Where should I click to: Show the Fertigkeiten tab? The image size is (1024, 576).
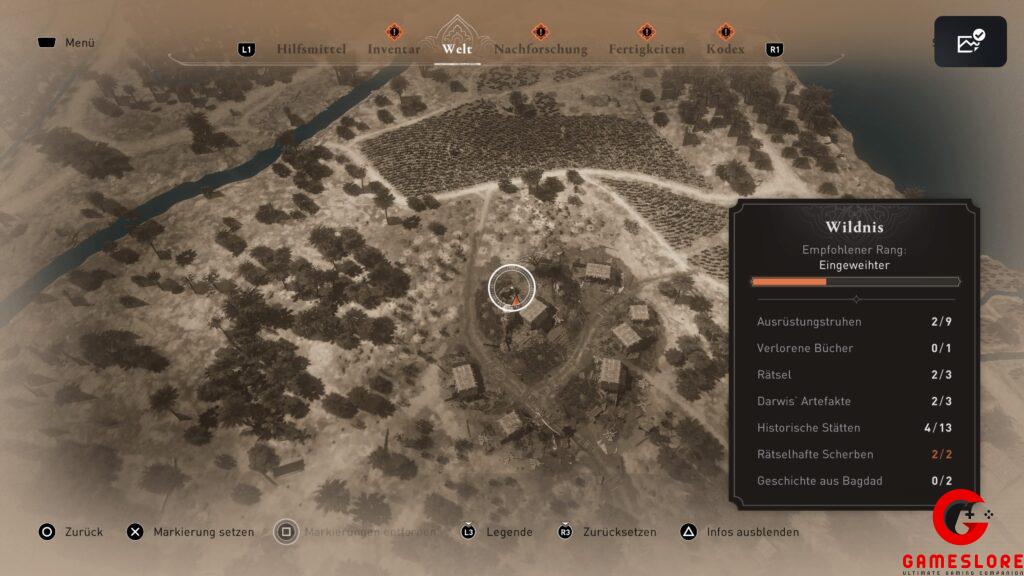tap(646, 49)
